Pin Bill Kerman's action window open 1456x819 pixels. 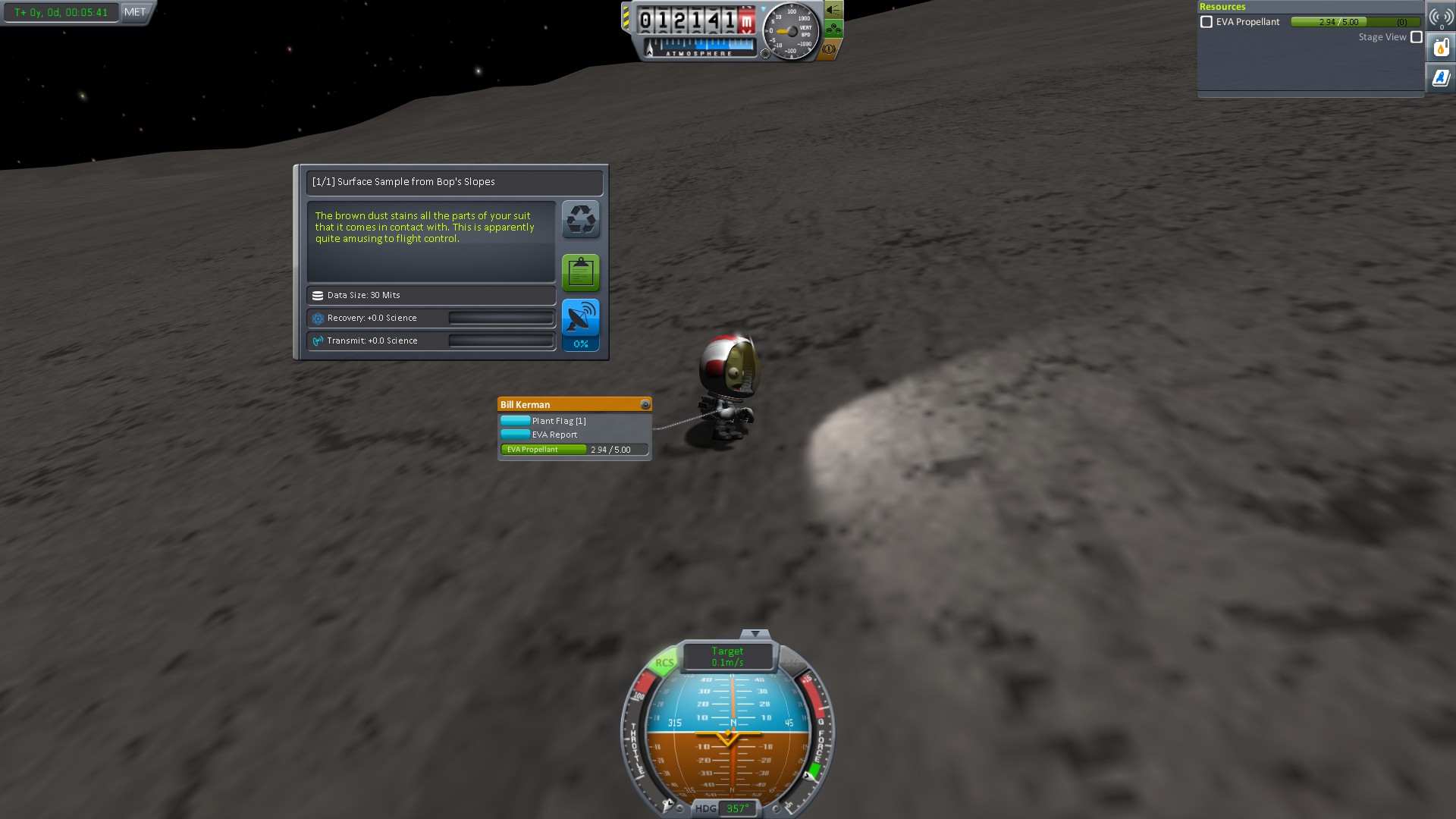pyautogui.click(x=645, y=405)
